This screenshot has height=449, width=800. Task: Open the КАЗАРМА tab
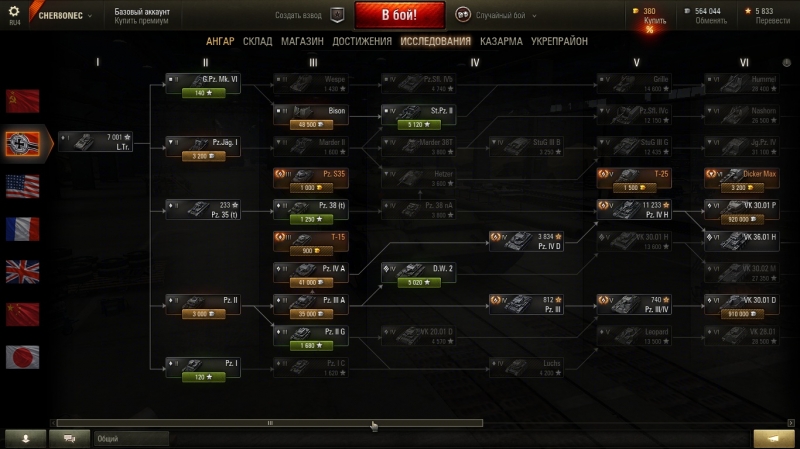pos(501,42)
